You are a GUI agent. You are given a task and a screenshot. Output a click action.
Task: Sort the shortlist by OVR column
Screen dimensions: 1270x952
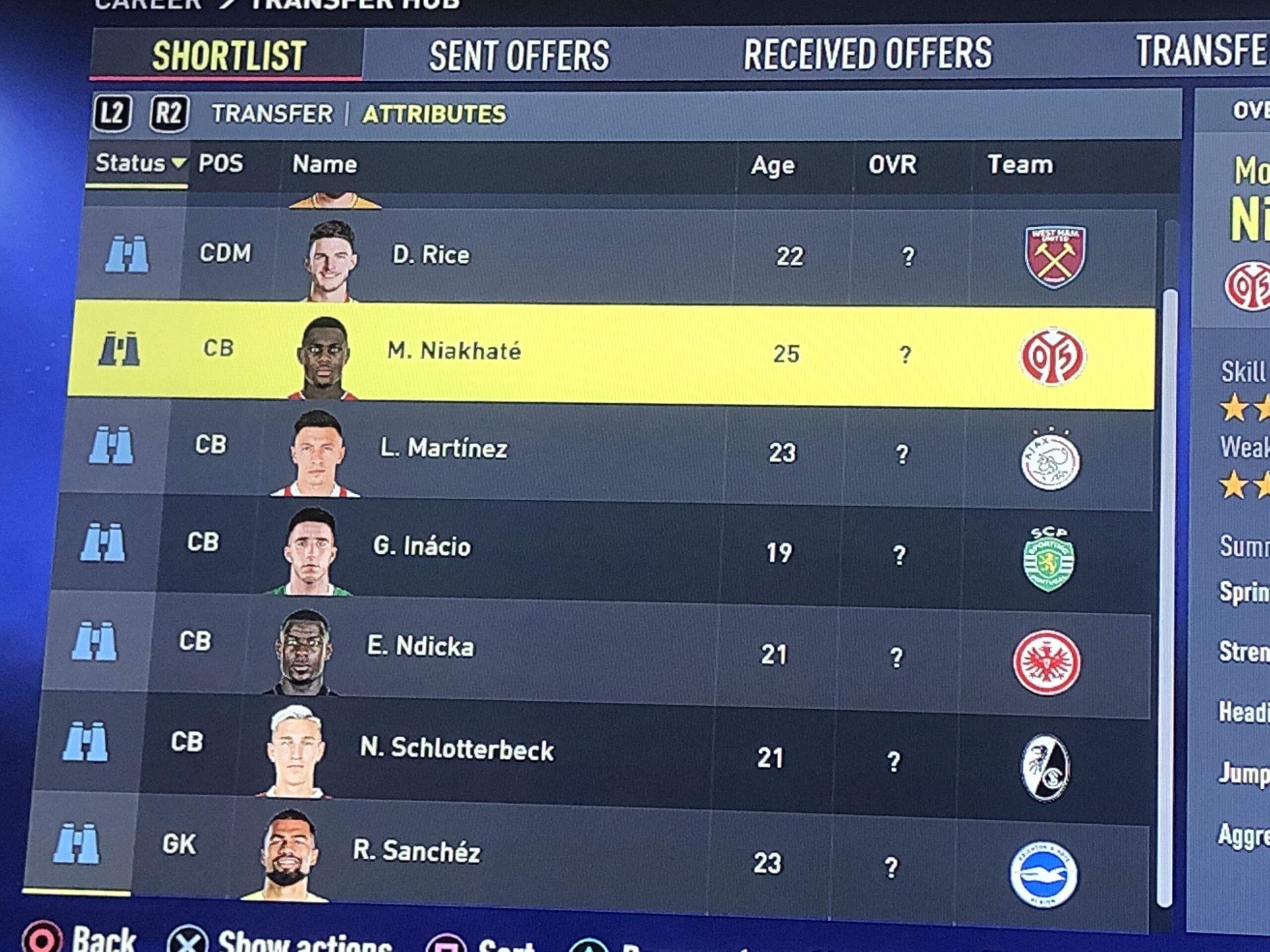[x=892, y=165]
